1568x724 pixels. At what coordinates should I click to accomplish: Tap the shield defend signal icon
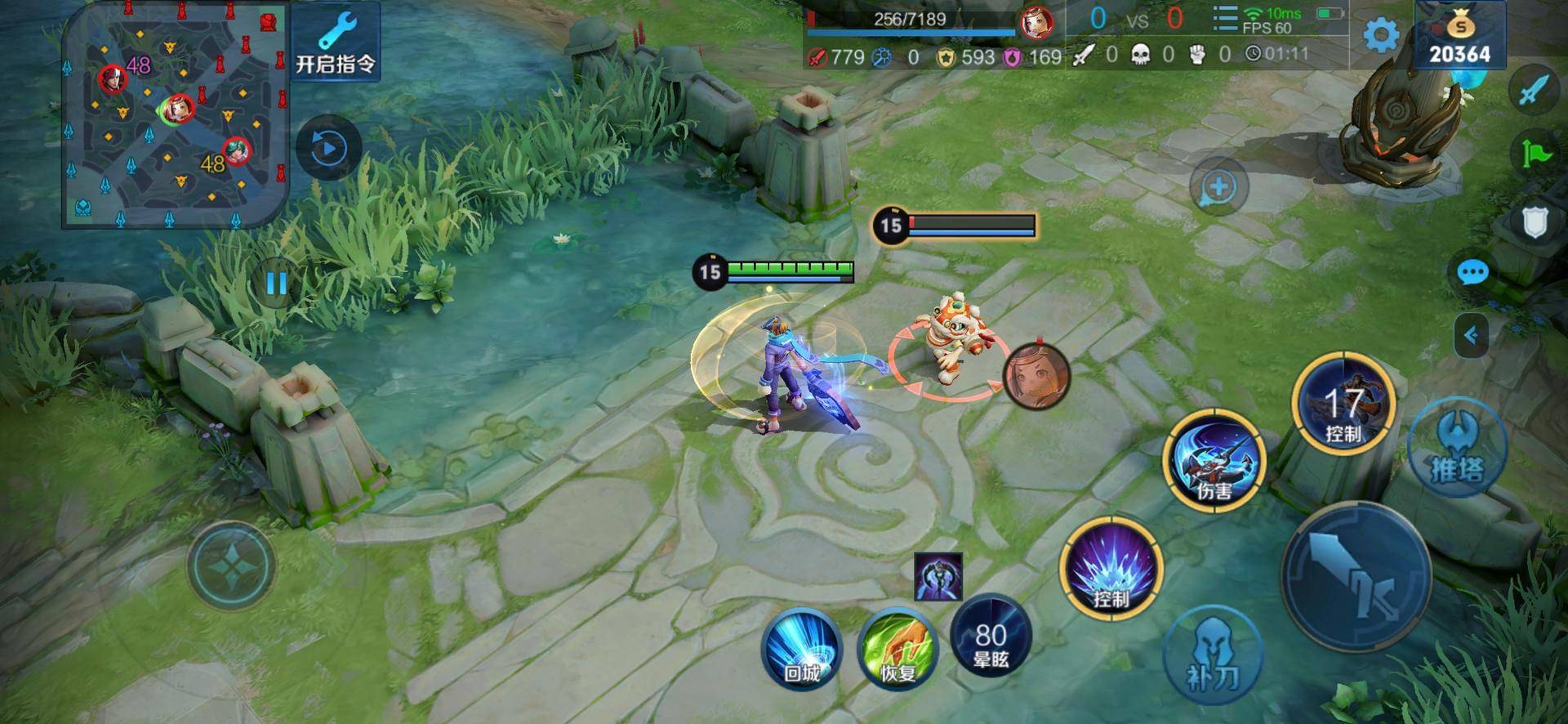[1534, 221]
